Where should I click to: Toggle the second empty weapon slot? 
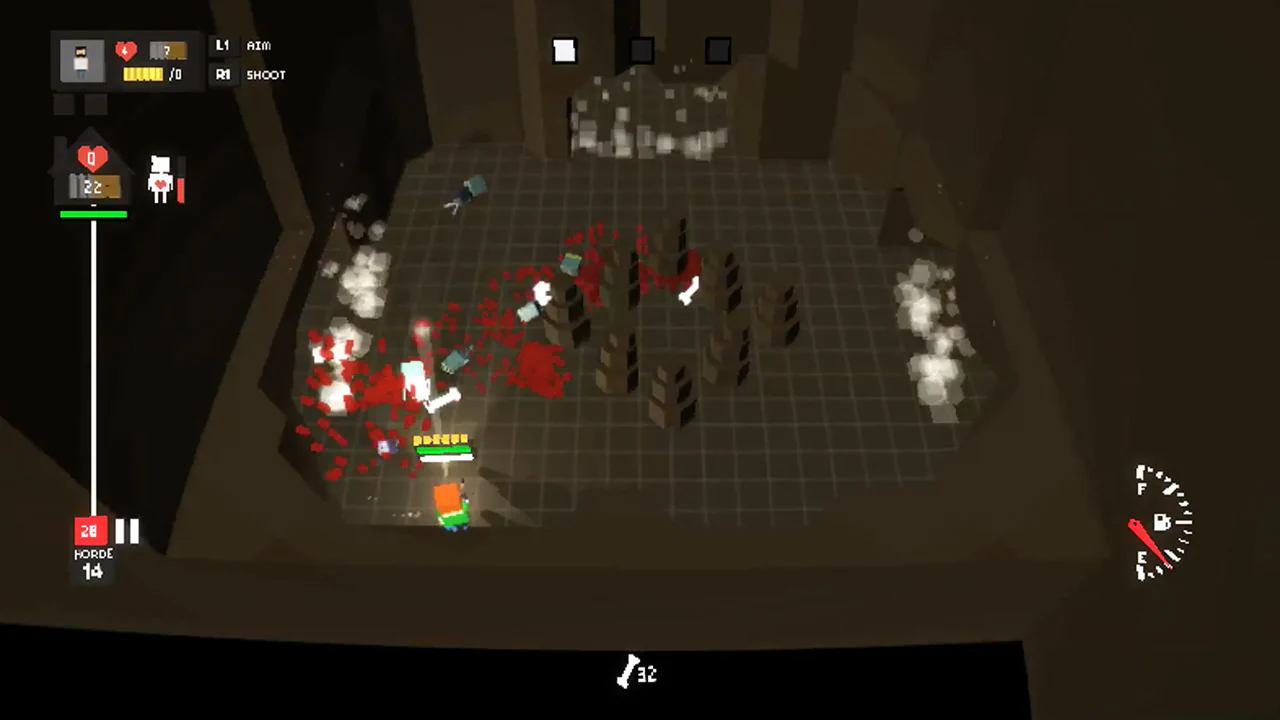tap(641, 50)
